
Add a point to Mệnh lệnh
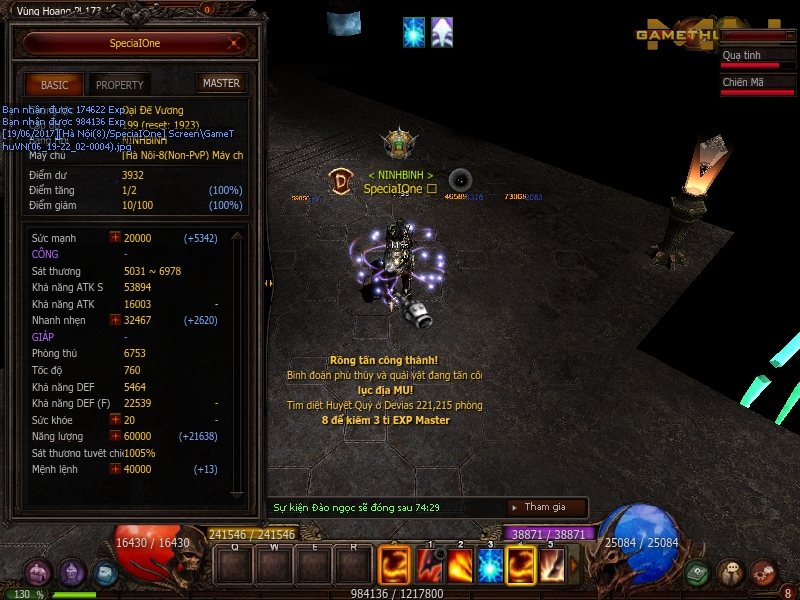pyautogui.click(x=115, y=469)
